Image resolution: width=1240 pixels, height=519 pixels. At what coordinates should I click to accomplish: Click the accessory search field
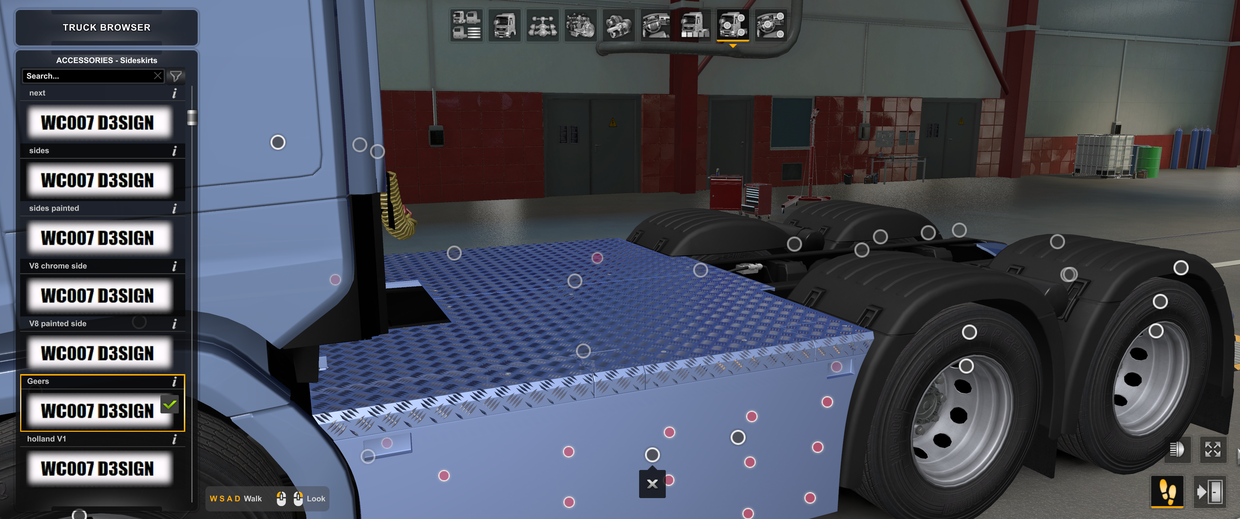(88, 76)
